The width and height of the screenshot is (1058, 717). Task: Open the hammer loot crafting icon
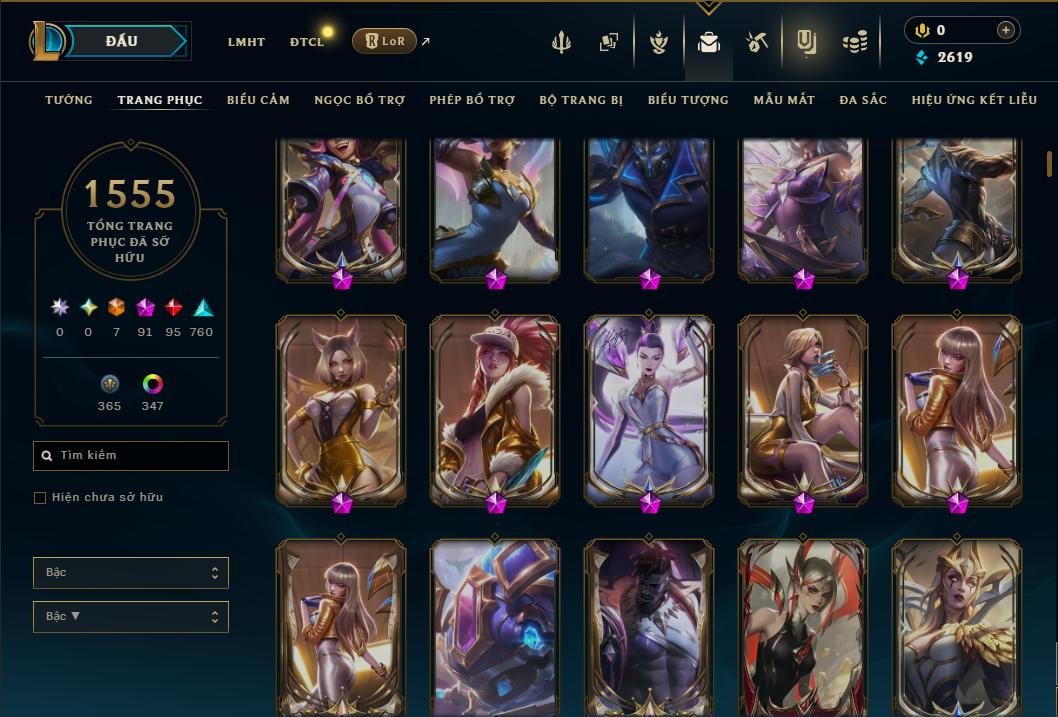coord(756,42)
